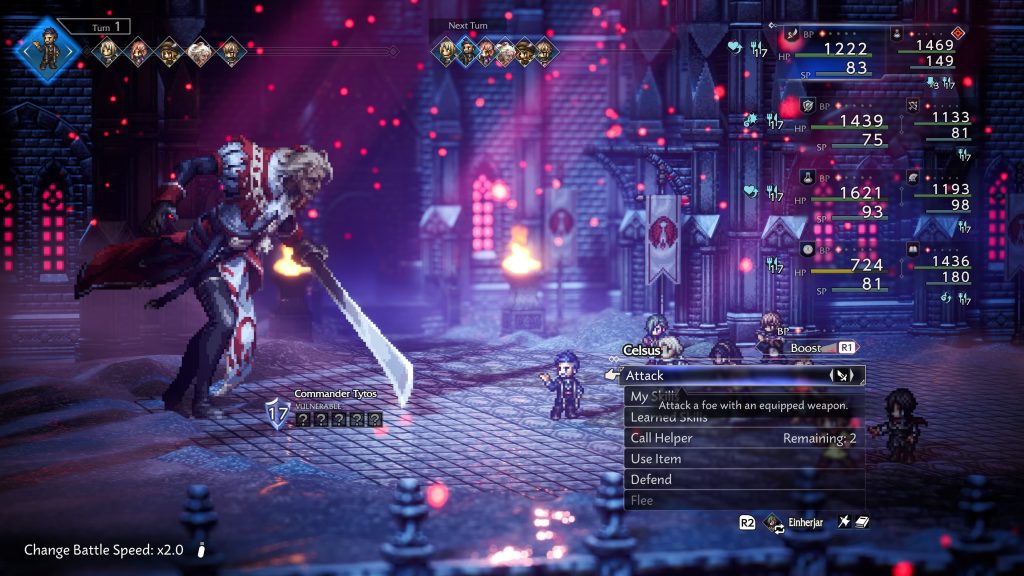Image resolution: width=1024 pixels, height=576 pixels.
Task: Switch weapon using the Attack row weapon icon
Action: tap(841, 376)
